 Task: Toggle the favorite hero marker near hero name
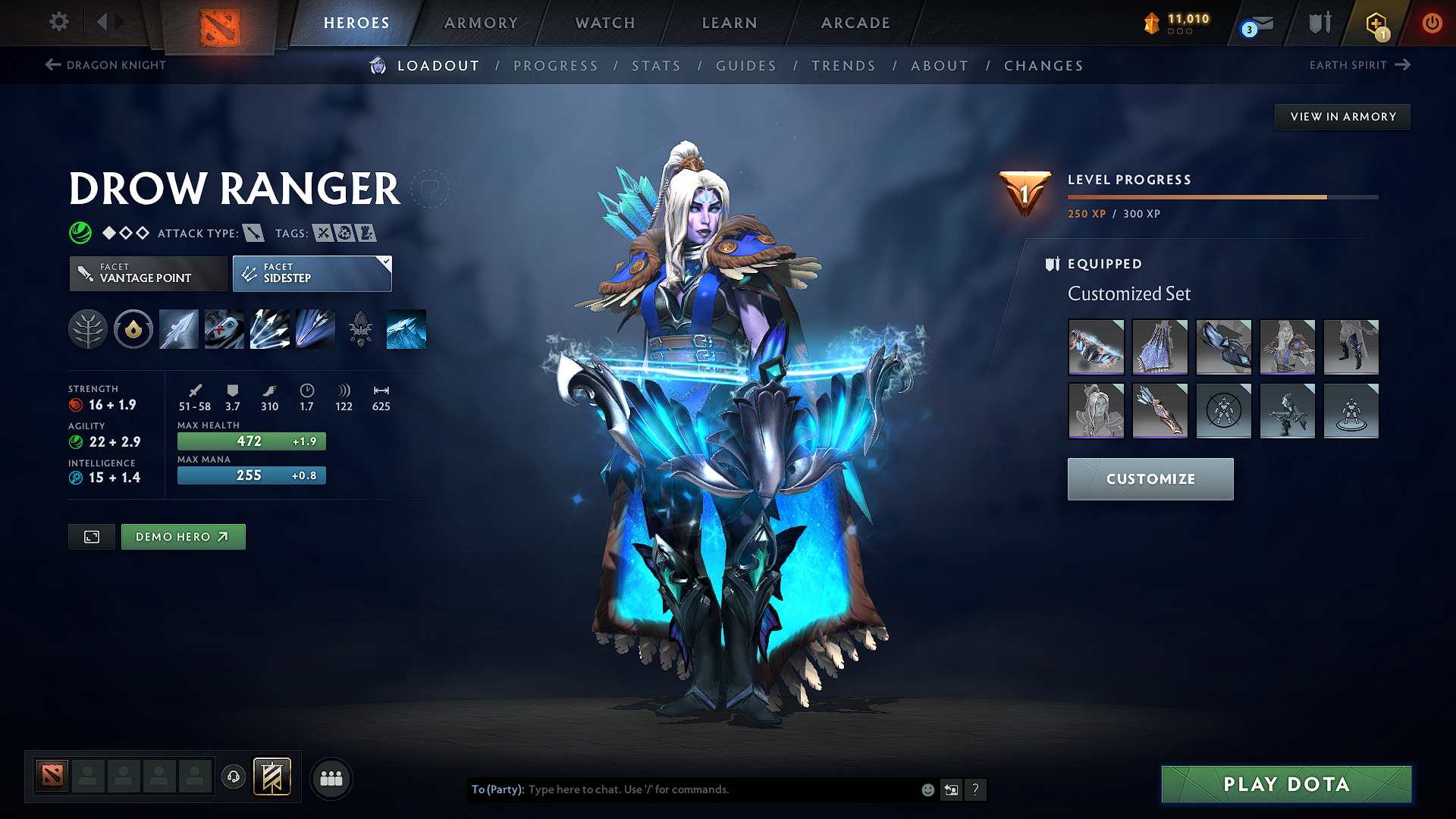(x=430, y=189)
